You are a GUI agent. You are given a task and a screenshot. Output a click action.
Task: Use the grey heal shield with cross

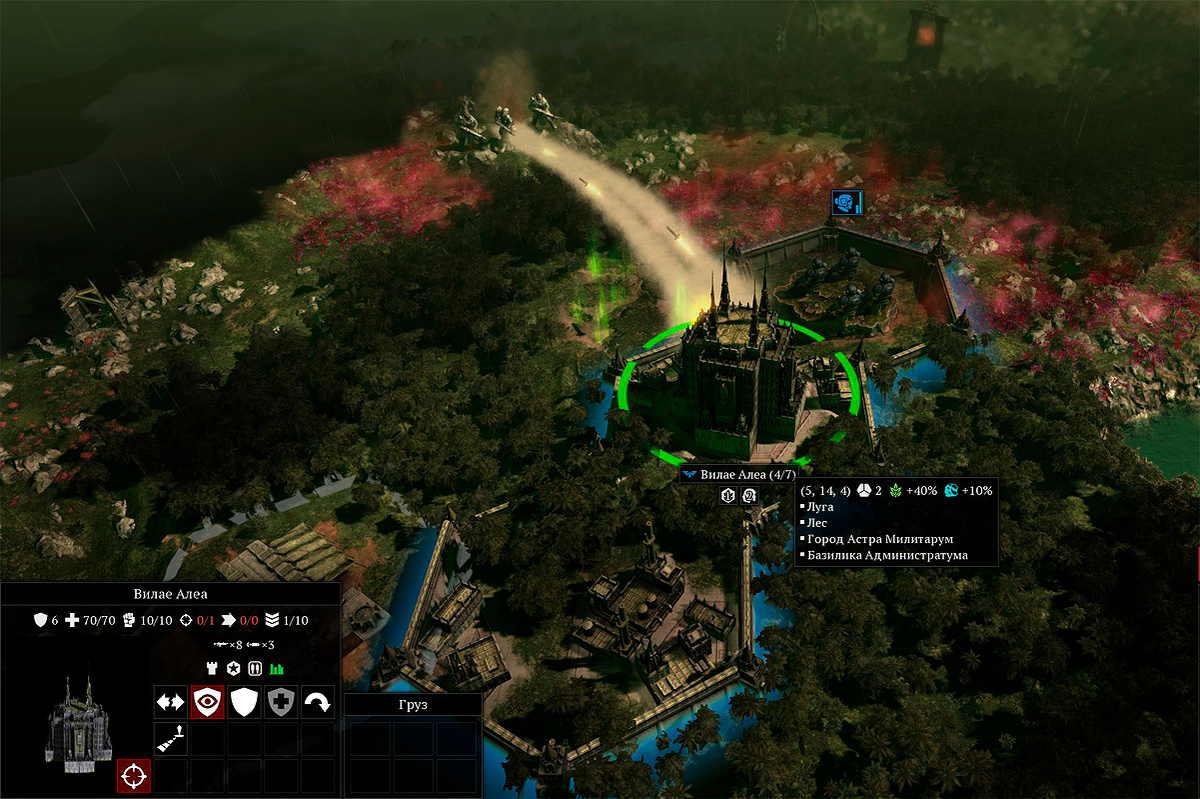pos(281,702)
